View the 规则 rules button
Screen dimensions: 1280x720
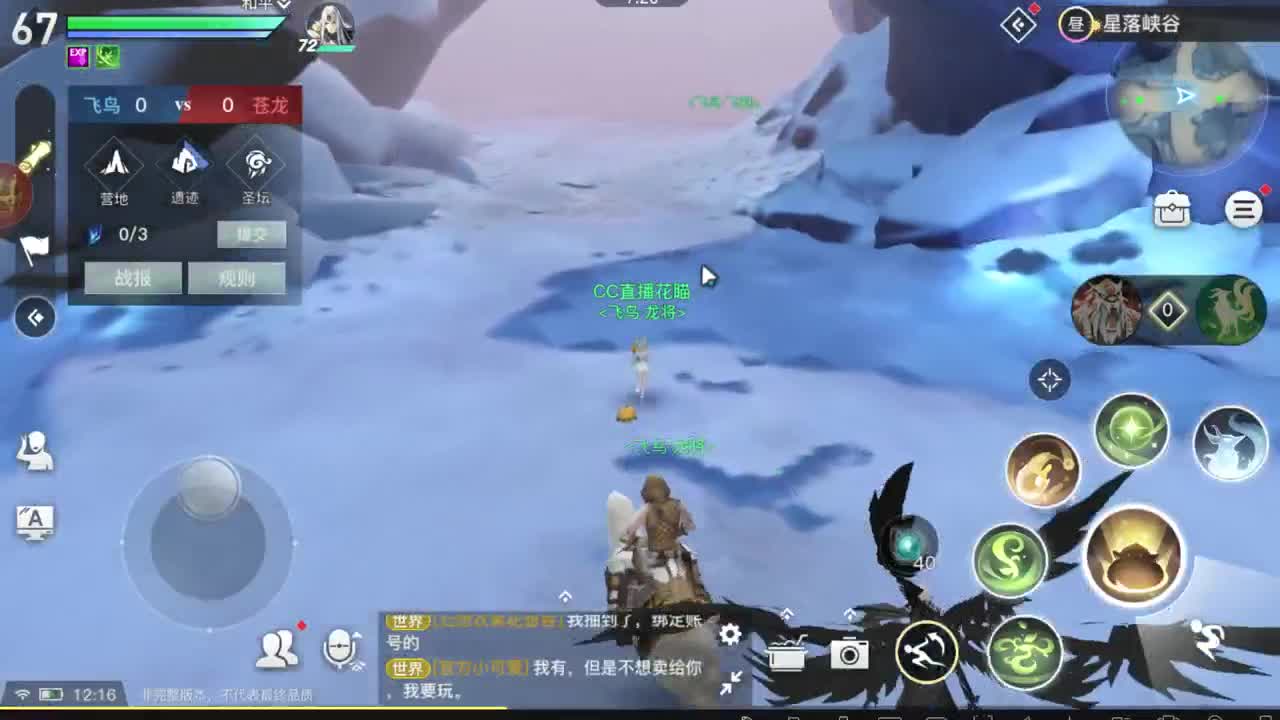(x=237, y=278)
